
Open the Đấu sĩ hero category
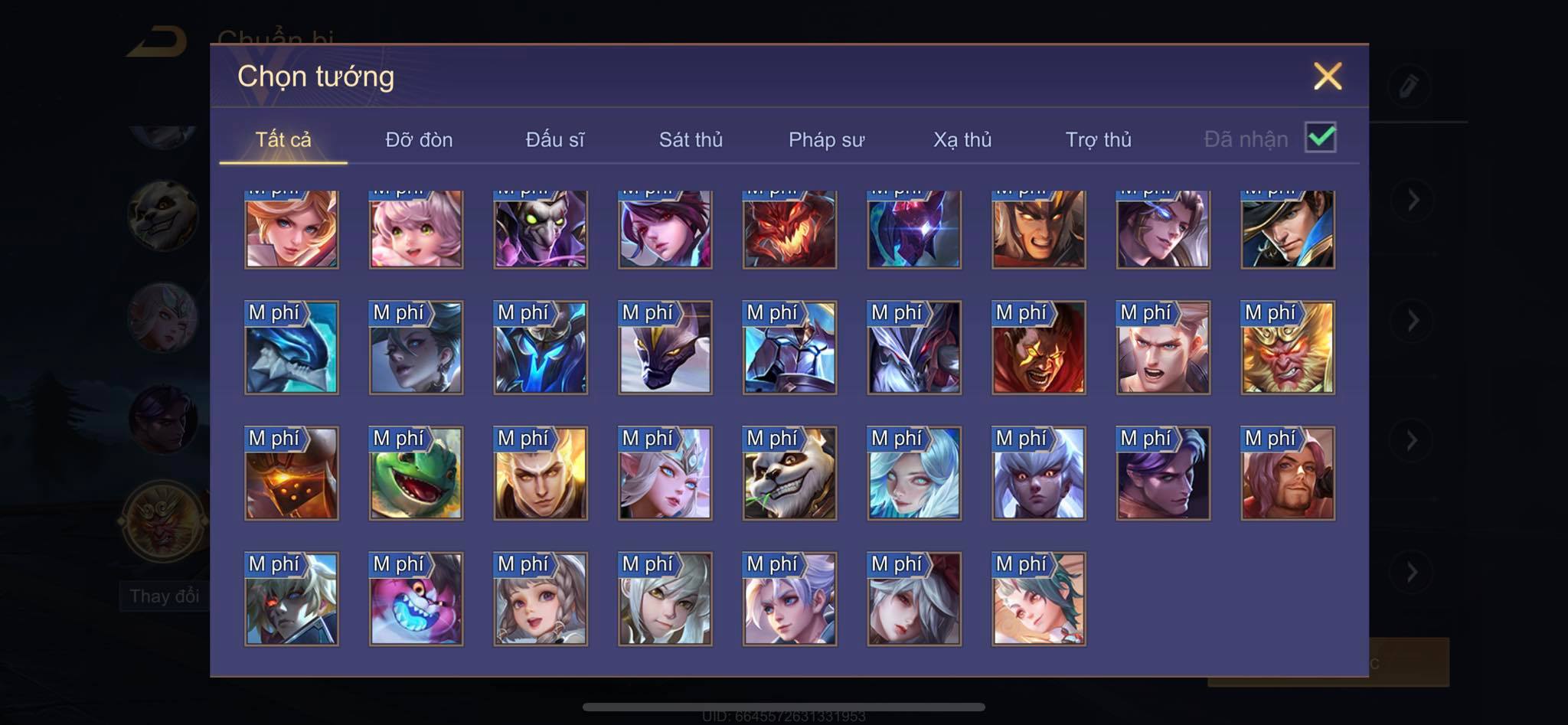pyautogui.click(x=554, y=139)
